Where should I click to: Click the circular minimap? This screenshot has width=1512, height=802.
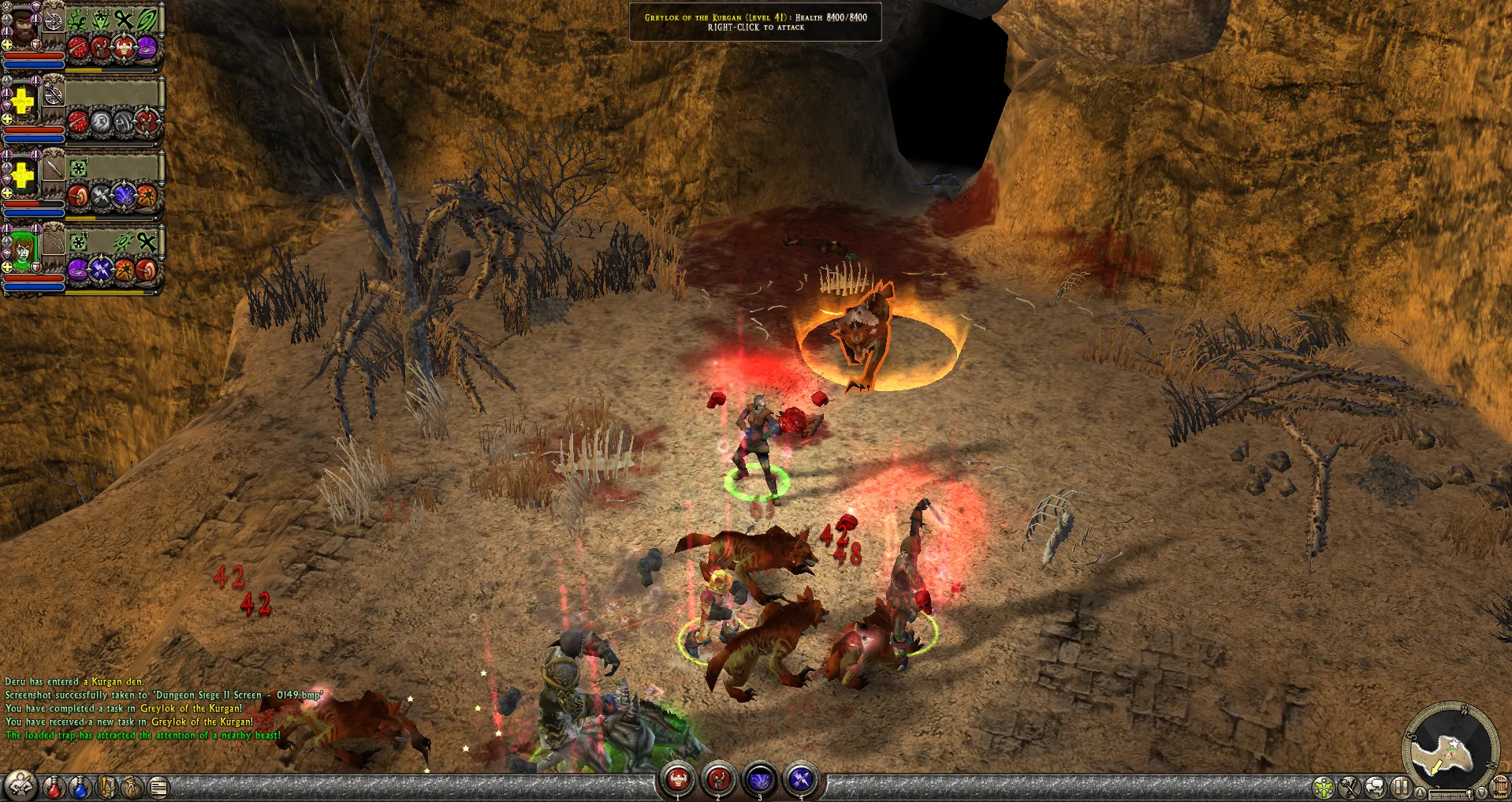coord(1449,748)
